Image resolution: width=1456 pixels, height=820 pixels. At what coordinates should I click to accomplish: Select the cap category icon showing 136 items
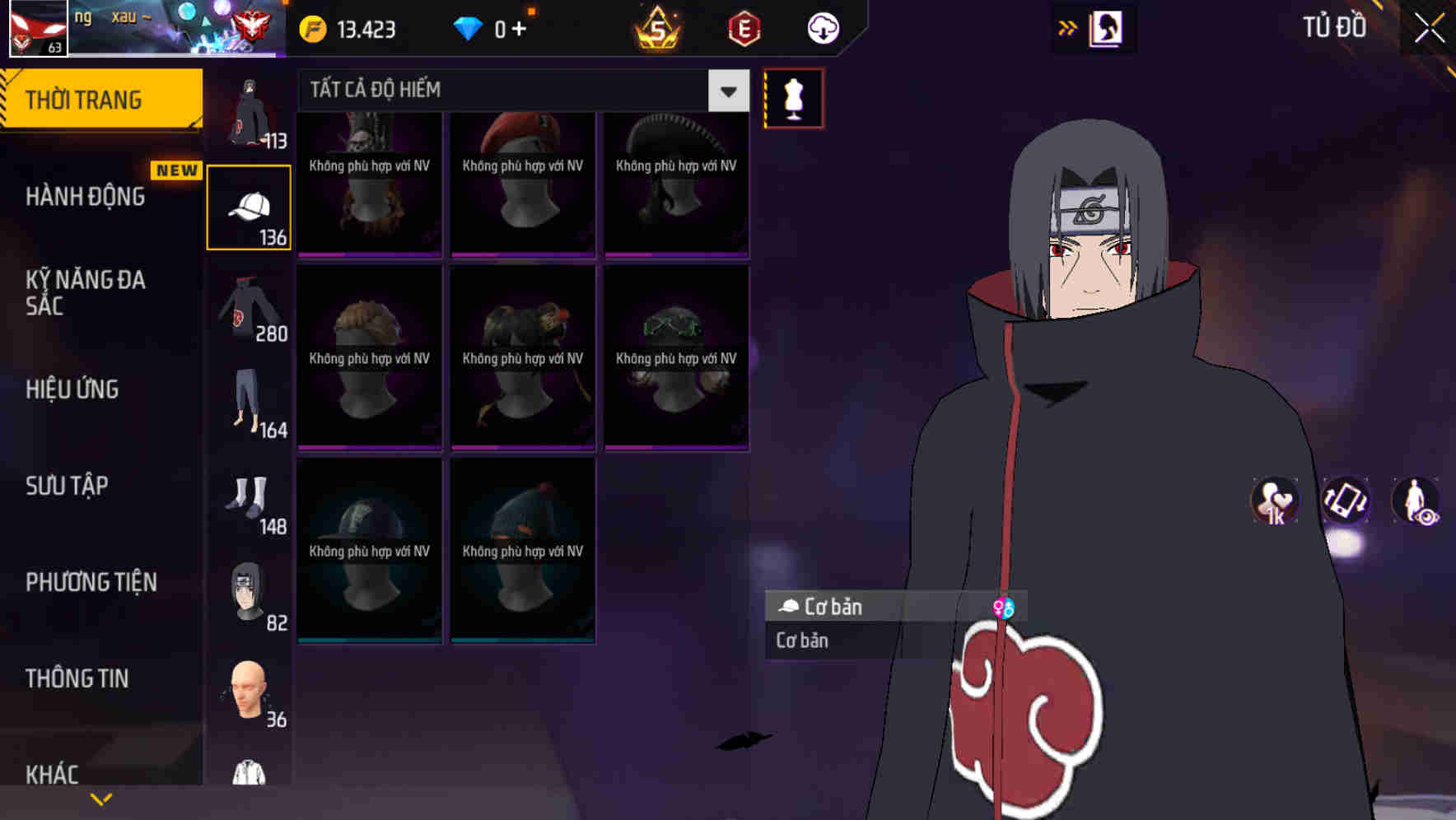tap(249, 206)
